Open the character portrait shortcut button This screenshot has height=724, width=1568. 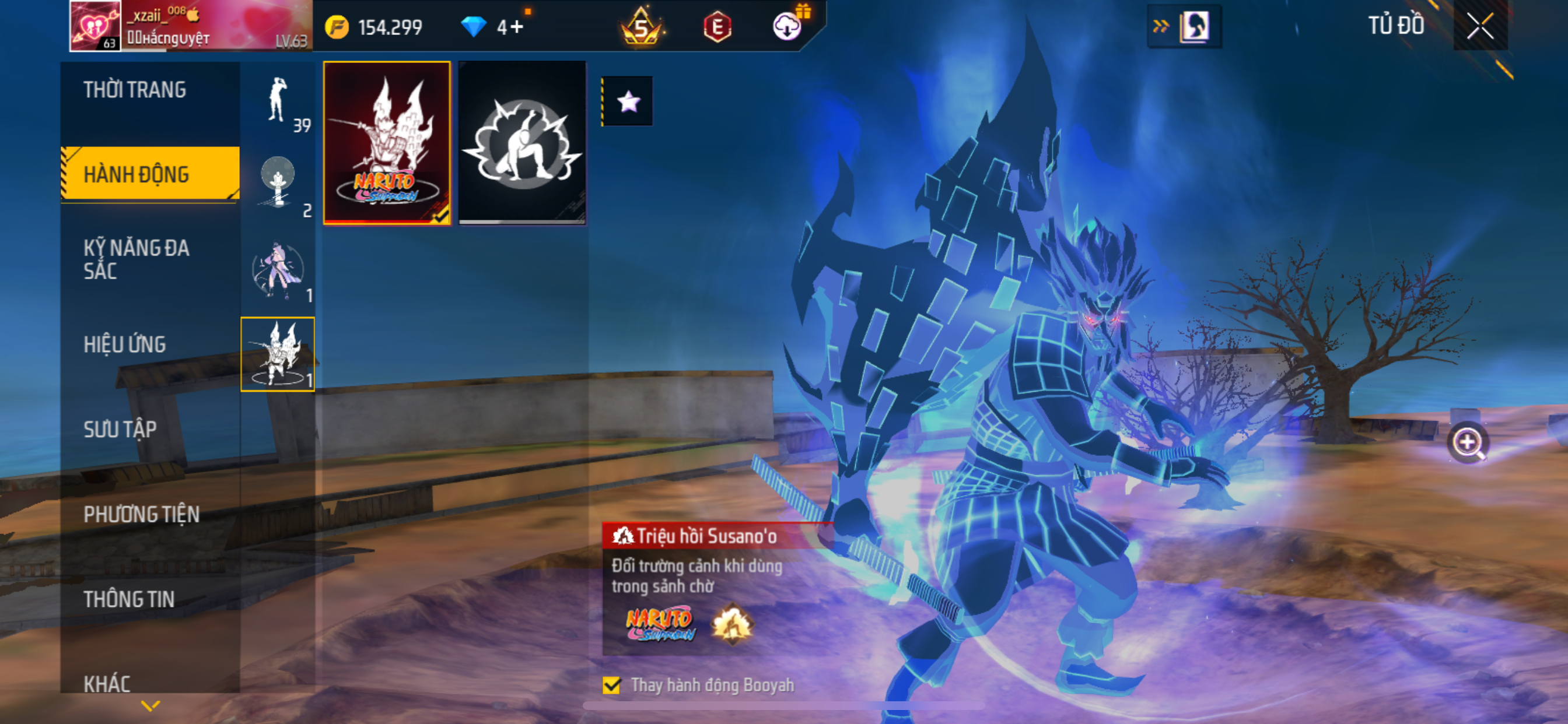click(1193, 26)
